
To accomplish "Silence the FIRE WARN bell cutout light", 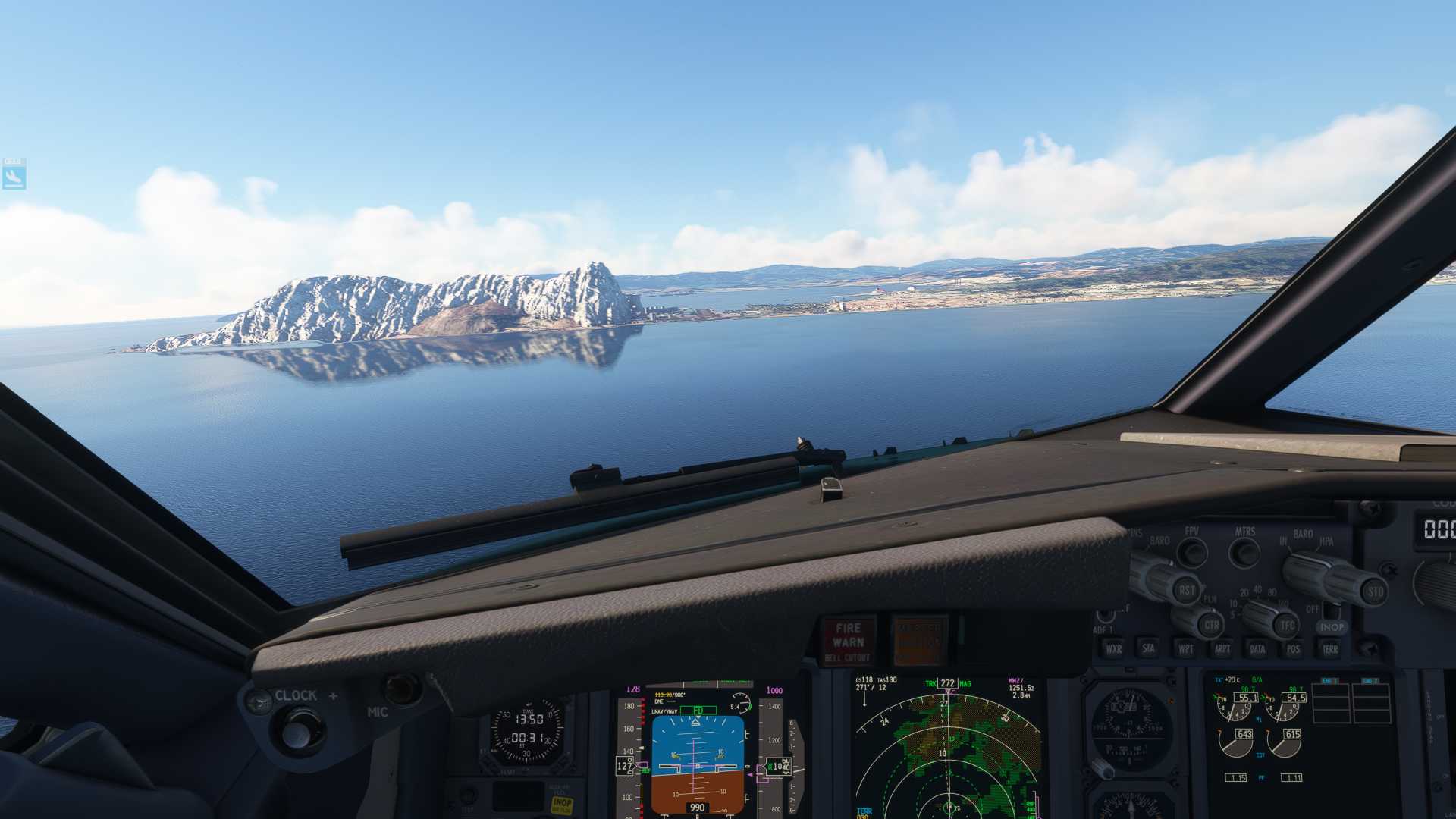I will point(848,642).
